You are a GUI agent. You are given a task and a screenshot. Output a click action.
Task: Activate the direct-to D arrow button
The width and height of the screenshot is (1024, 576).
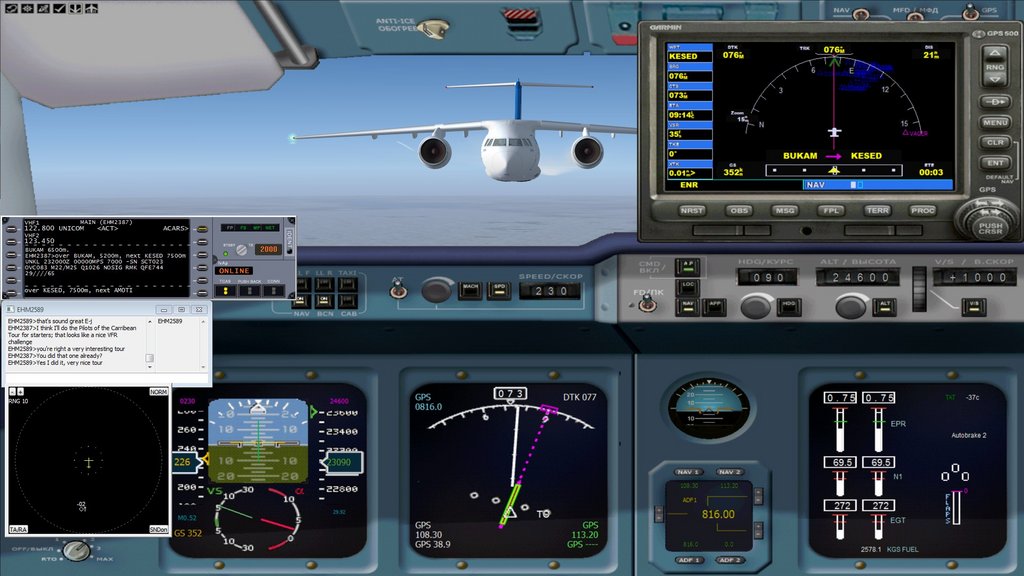click(x=994, y=102)
